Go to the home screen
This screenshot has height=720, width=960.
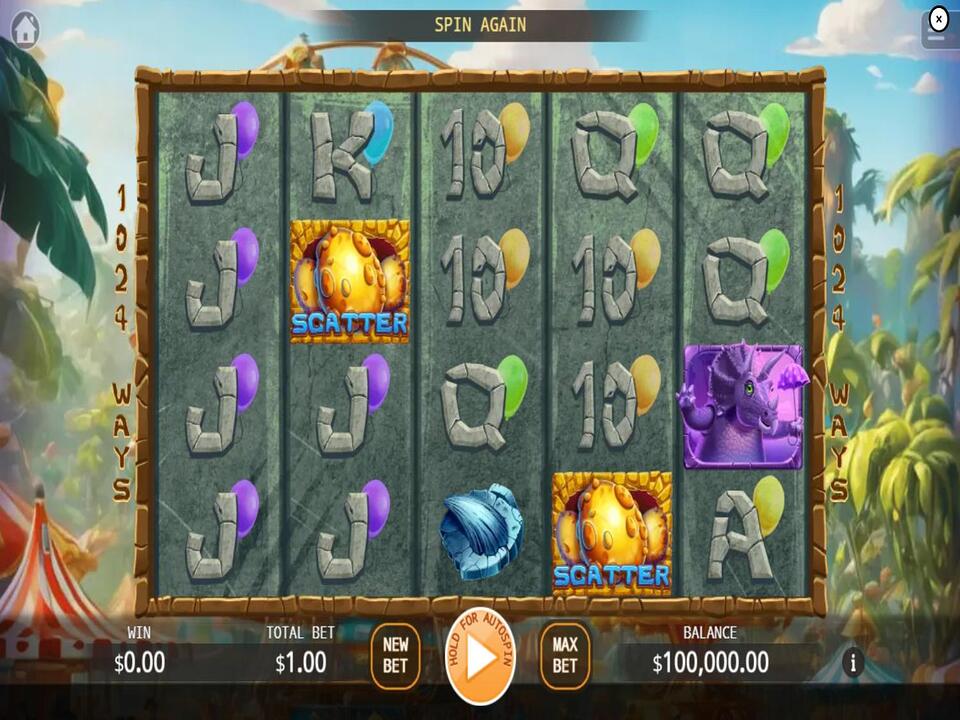[25, 30]
